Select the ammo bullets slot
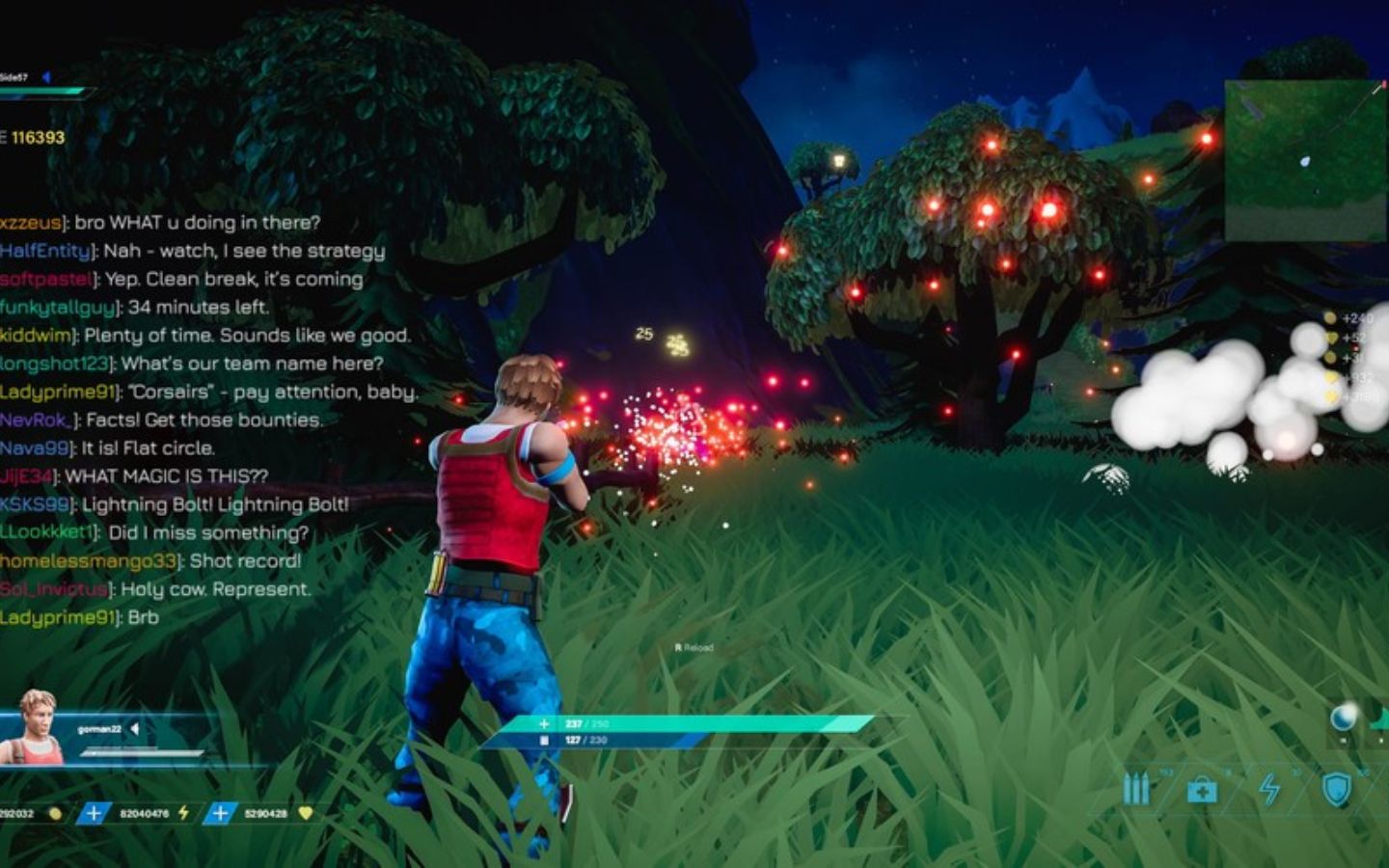The width and height of the screenshot is (1389, 868). (1136, 789)
